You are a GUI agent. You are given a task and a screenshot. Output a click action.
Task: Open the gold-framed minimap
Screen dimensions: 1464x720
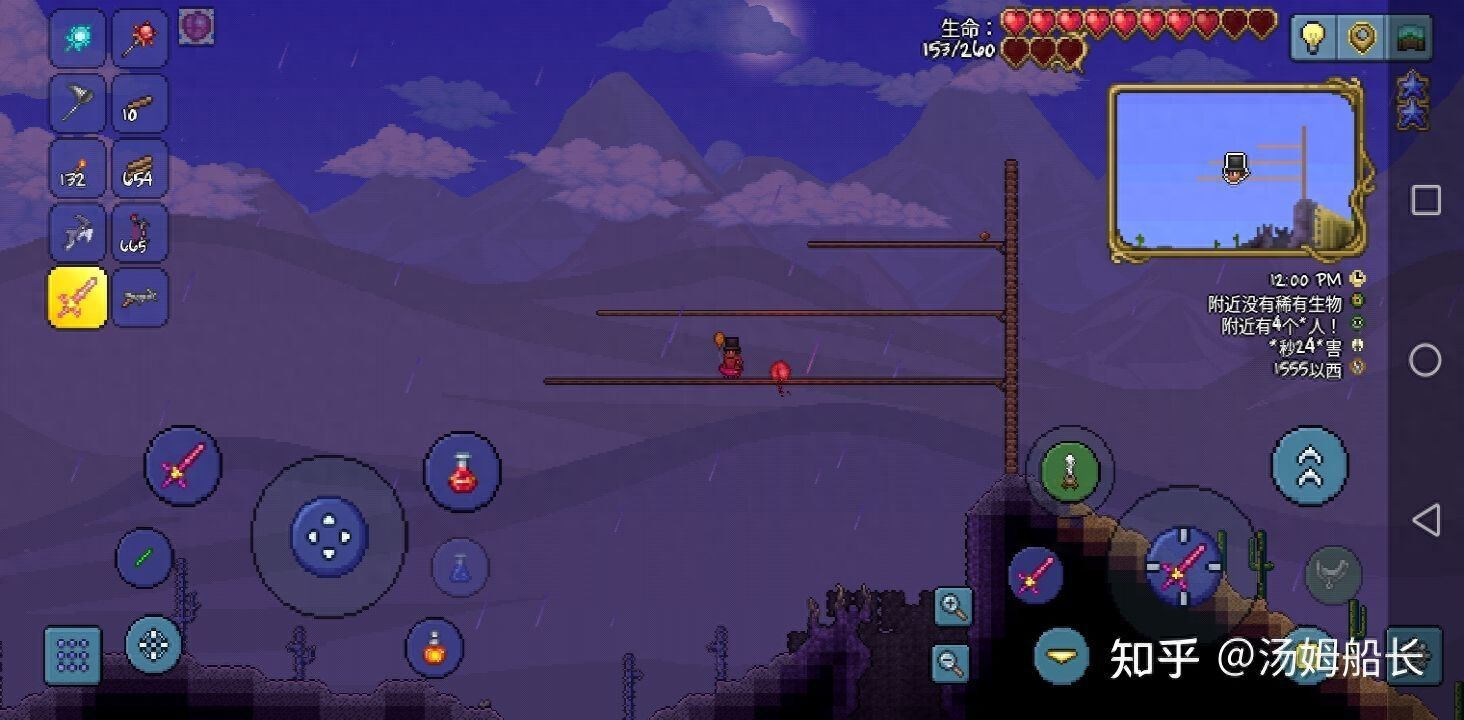click(1236, 172)
